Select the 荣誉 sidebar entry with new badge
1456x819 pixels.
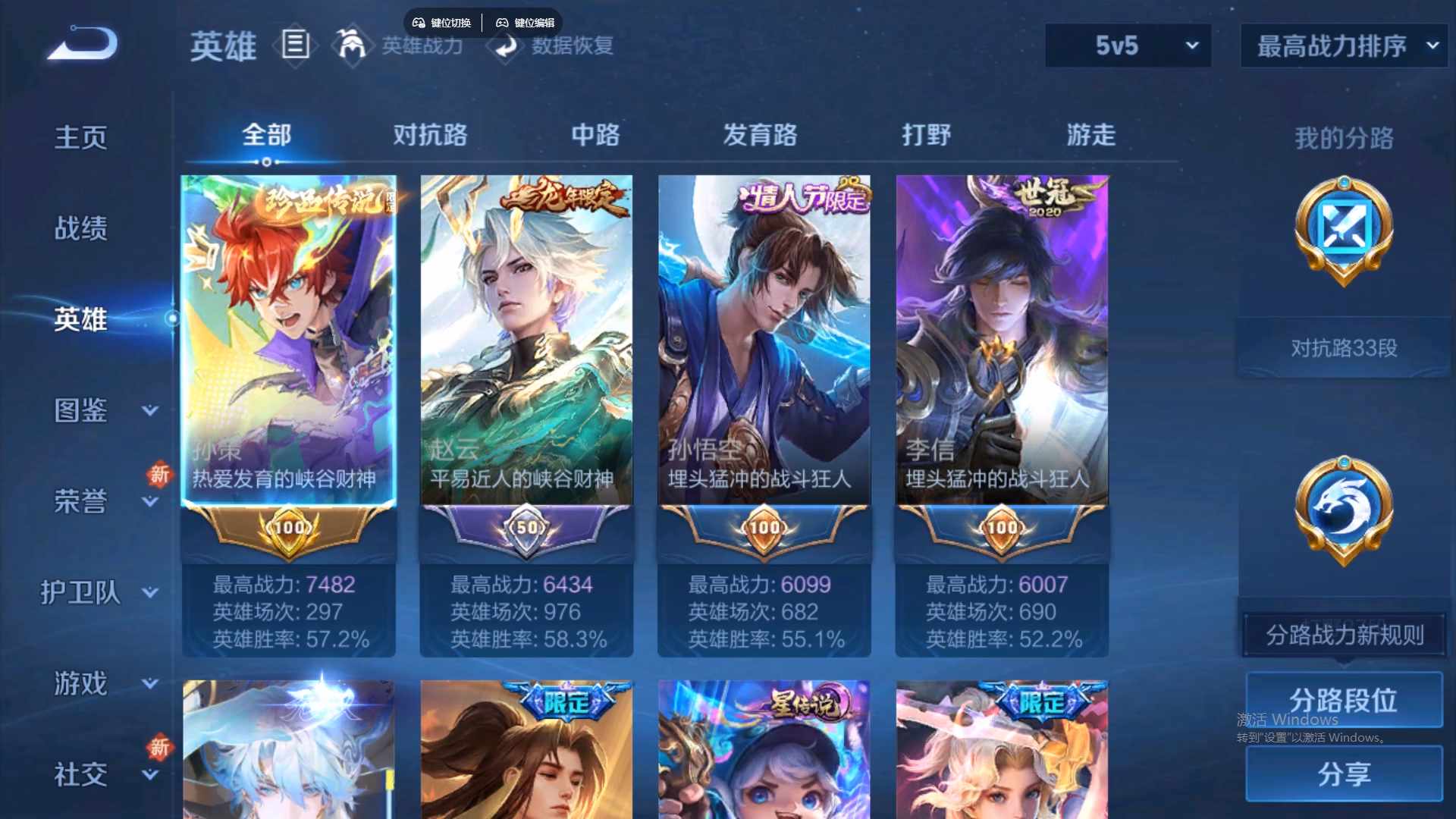click(81, 500)
